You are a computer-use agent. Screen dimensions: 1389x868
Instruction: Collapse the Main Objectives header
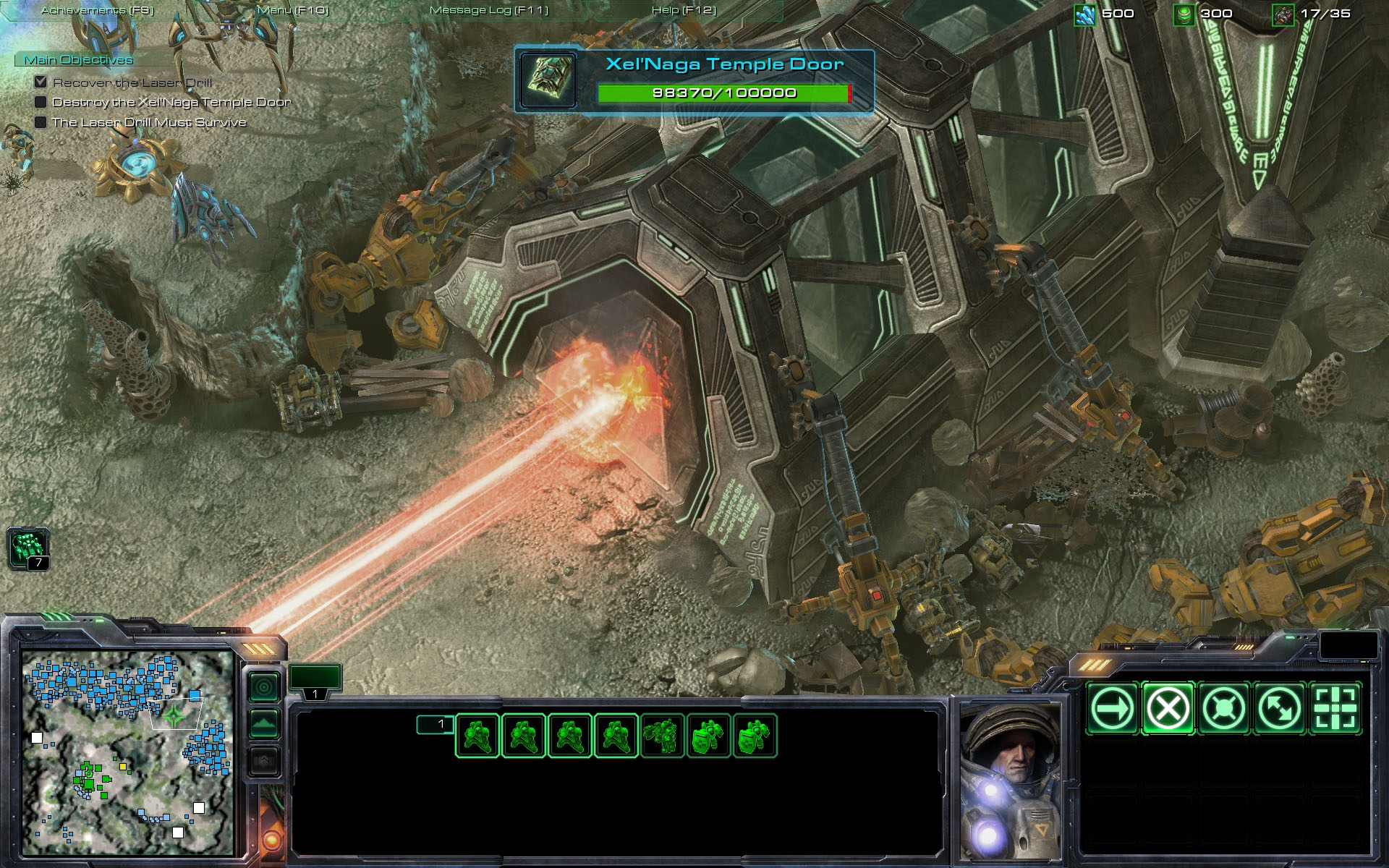pyautogui.click(x=78, y=60)
